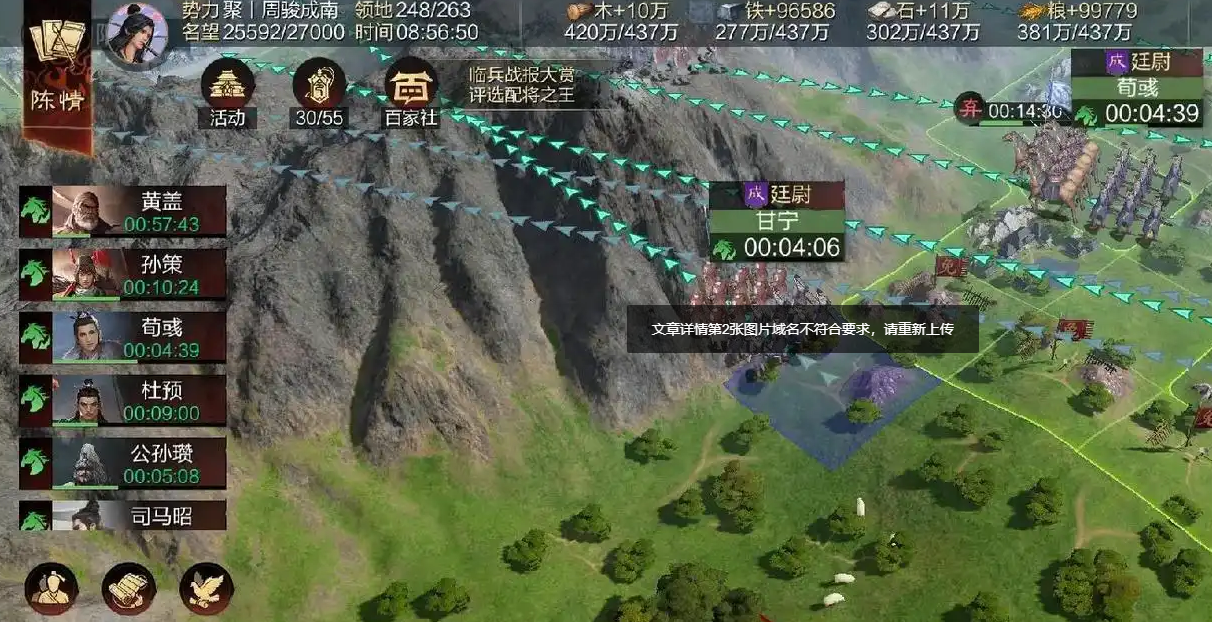The width and height of the screenshot is (1212, 622).
Task: Open the 百家社 icon
Action: coord(411,92)
